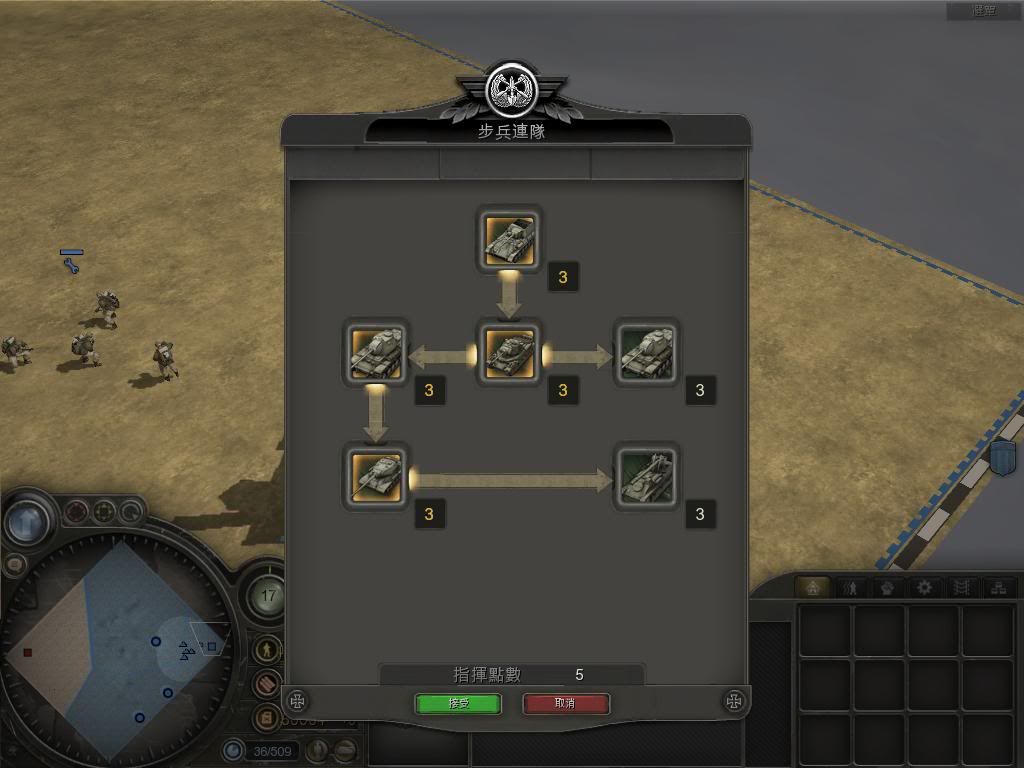Choose the dimmed bottom-right artillery upgrade
1024x768 pixels.
[646, 475]
